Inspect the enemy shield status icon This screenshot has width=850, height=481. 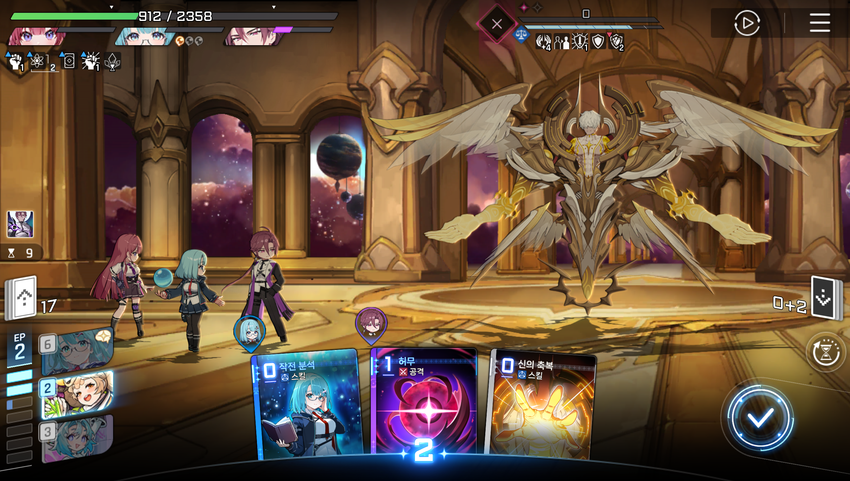598,42
